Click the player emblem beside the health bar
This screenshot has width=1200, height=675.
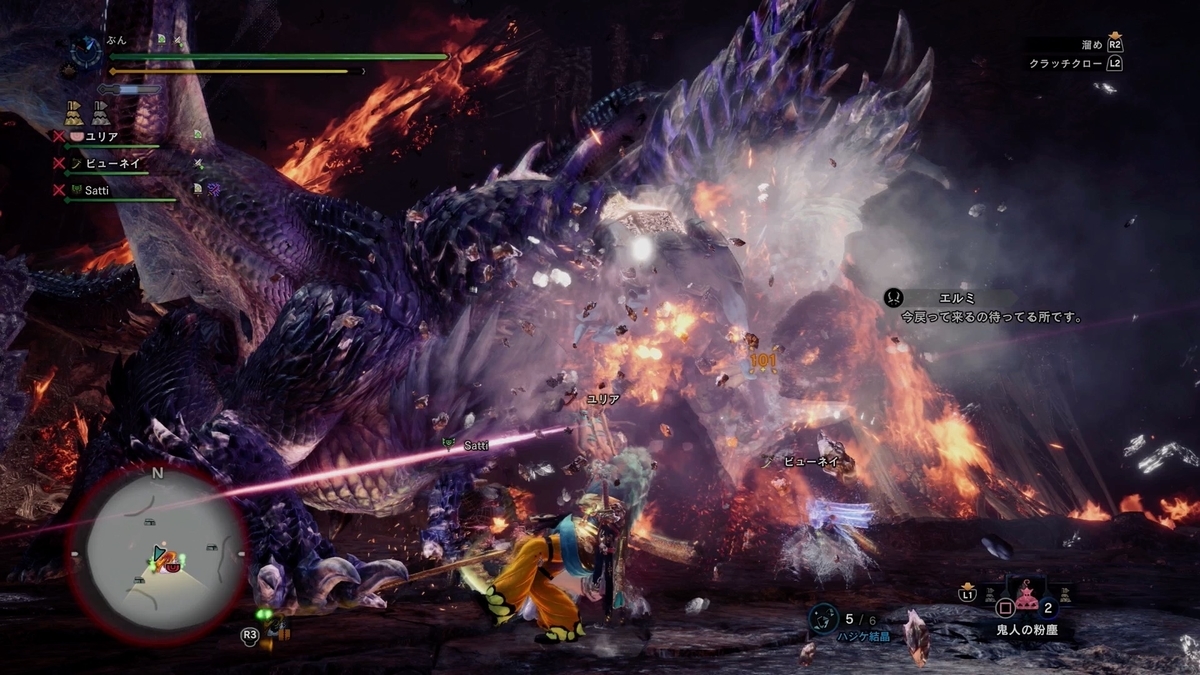[85, 51]
